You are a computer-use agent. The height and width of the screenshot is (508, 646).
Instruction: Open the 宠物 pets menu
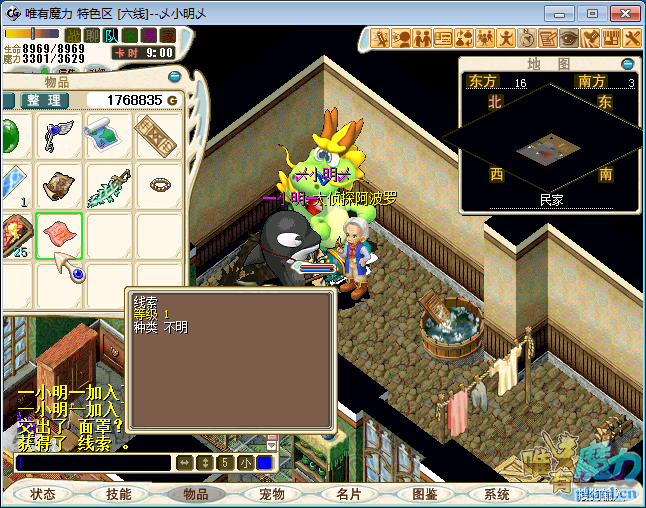[271, 494]
